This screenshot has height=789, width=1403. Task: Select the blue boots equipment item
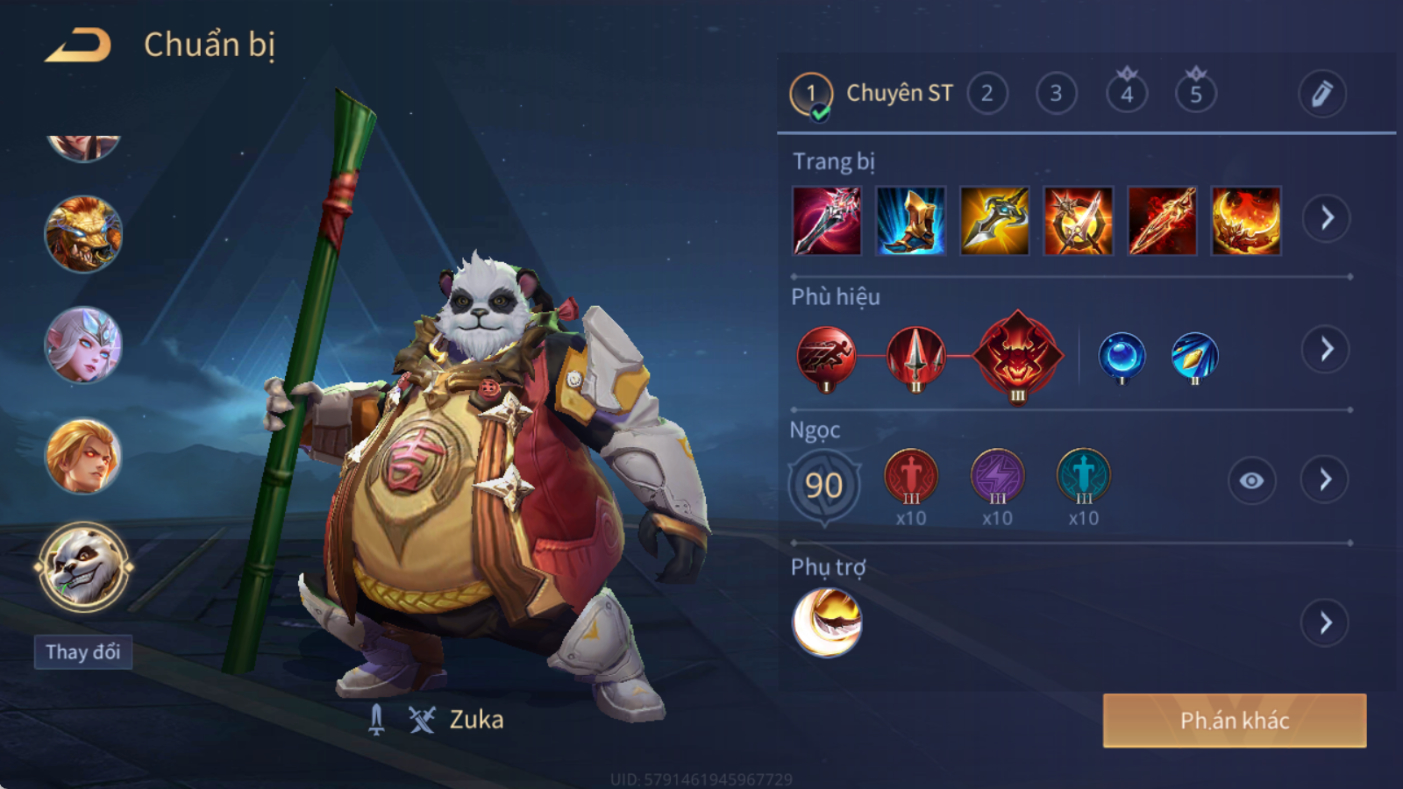(x=911, y=220)
